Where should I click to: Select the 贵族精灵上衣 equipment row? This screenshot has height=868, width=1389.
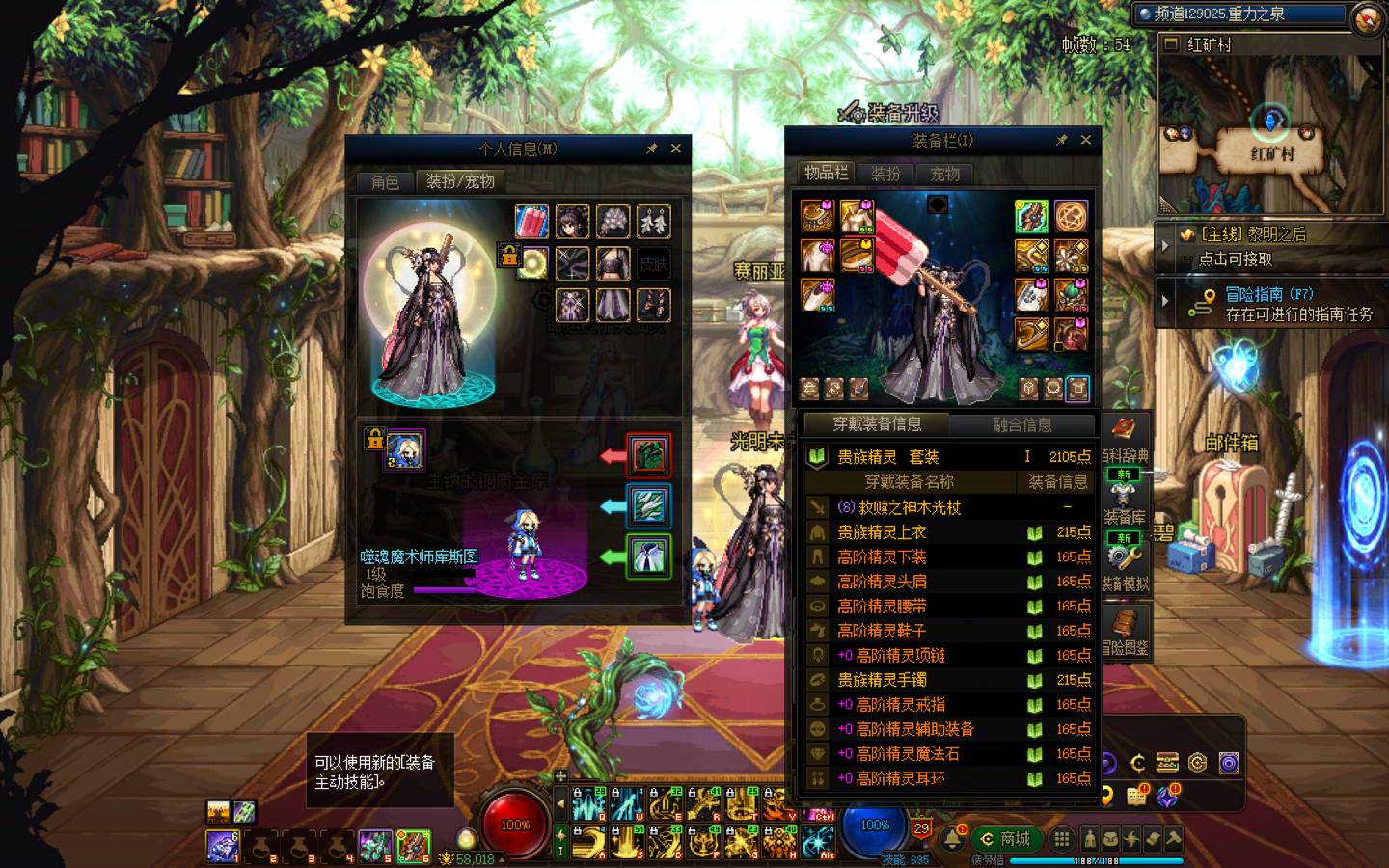point(882,532)
